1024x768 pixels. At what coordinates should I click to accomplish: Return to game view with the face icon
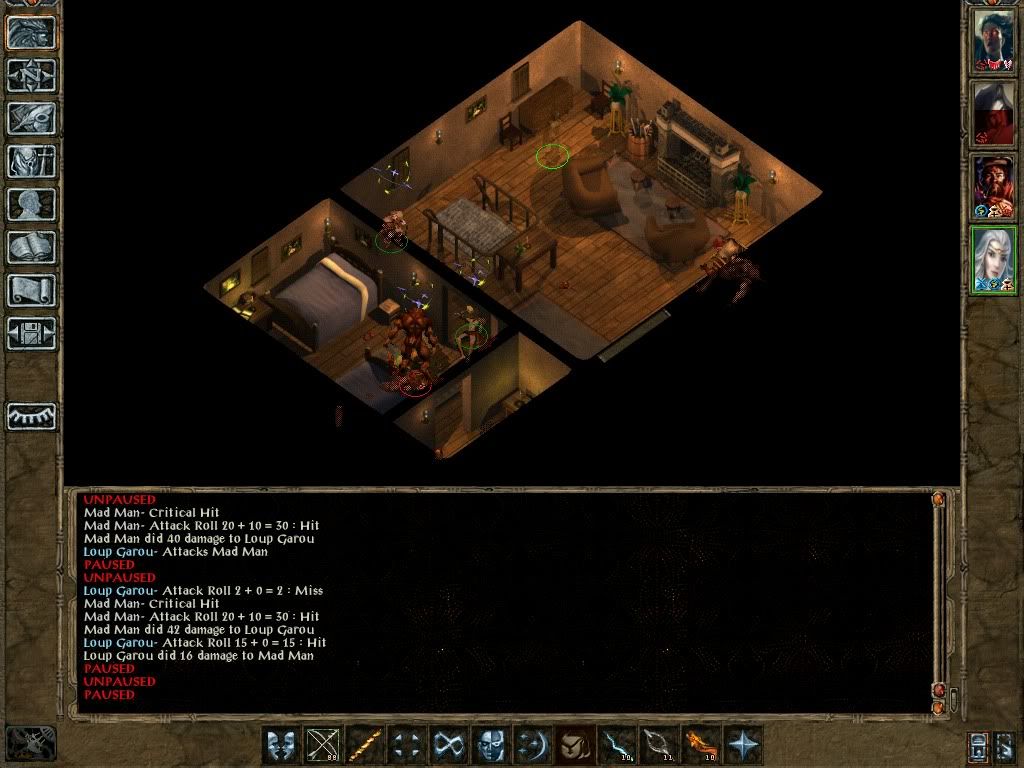(x=32, y=32)
